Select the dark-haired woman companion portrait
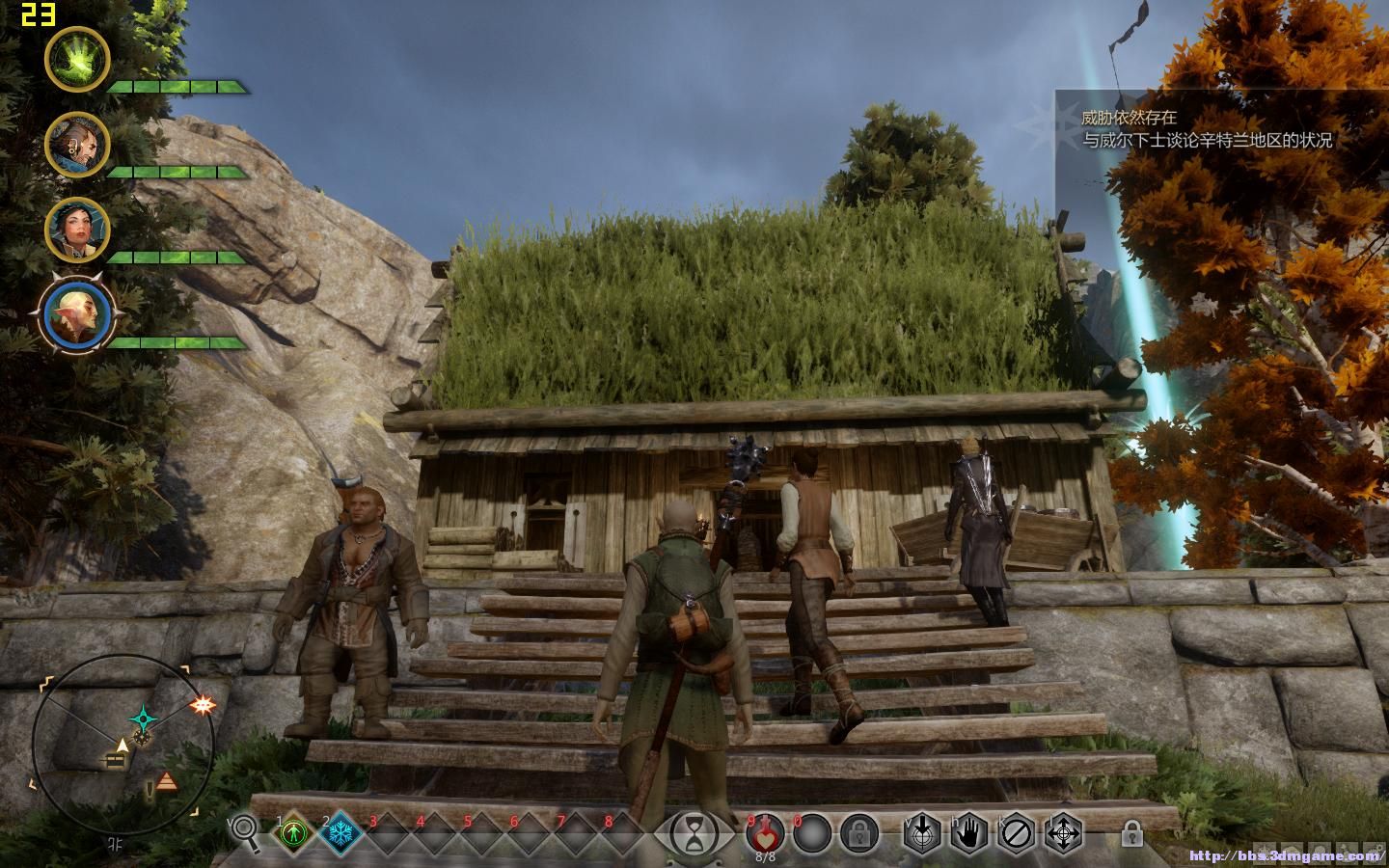 pos(77,229)
